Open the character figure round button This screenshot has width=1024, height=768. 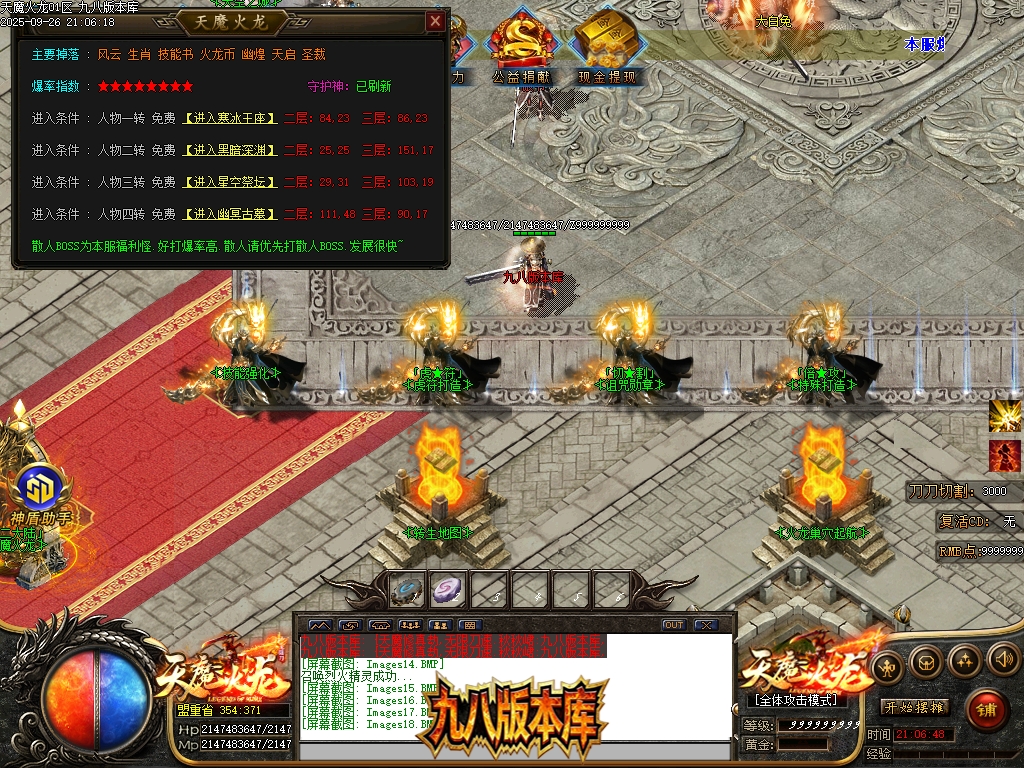[886, 665]
